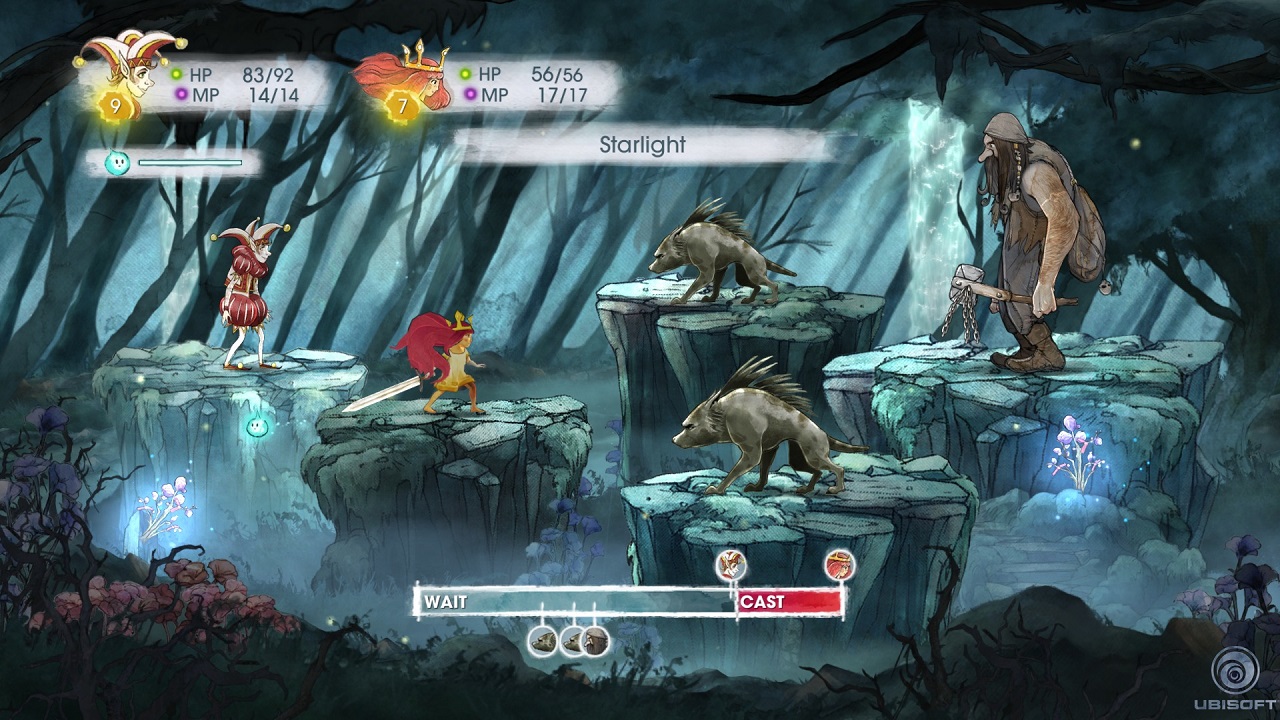Click the hooded bearded giant timeline marker

point(596,641)
